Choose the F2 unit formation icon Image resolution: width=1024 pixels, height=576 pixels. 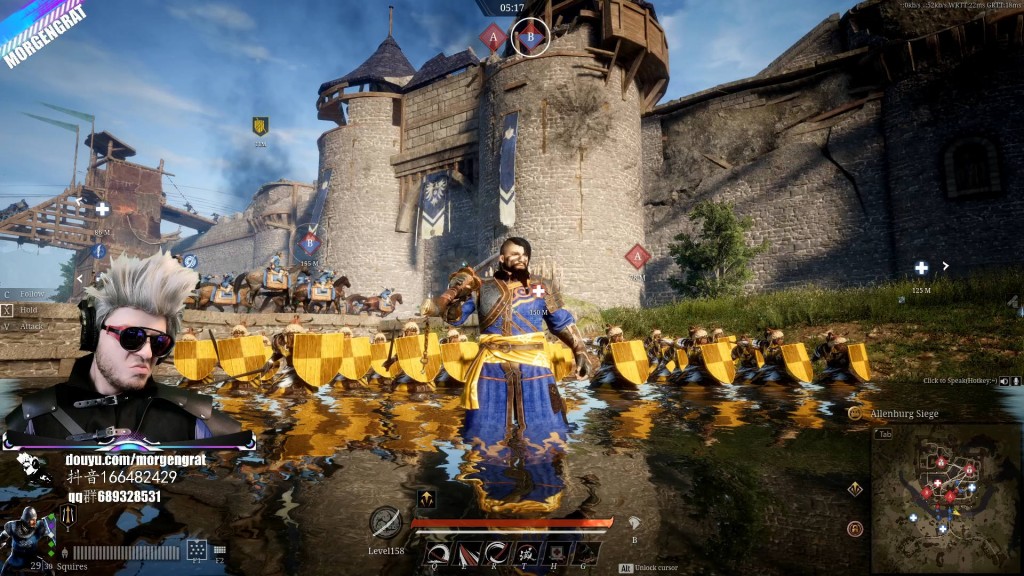coord(219,550)
